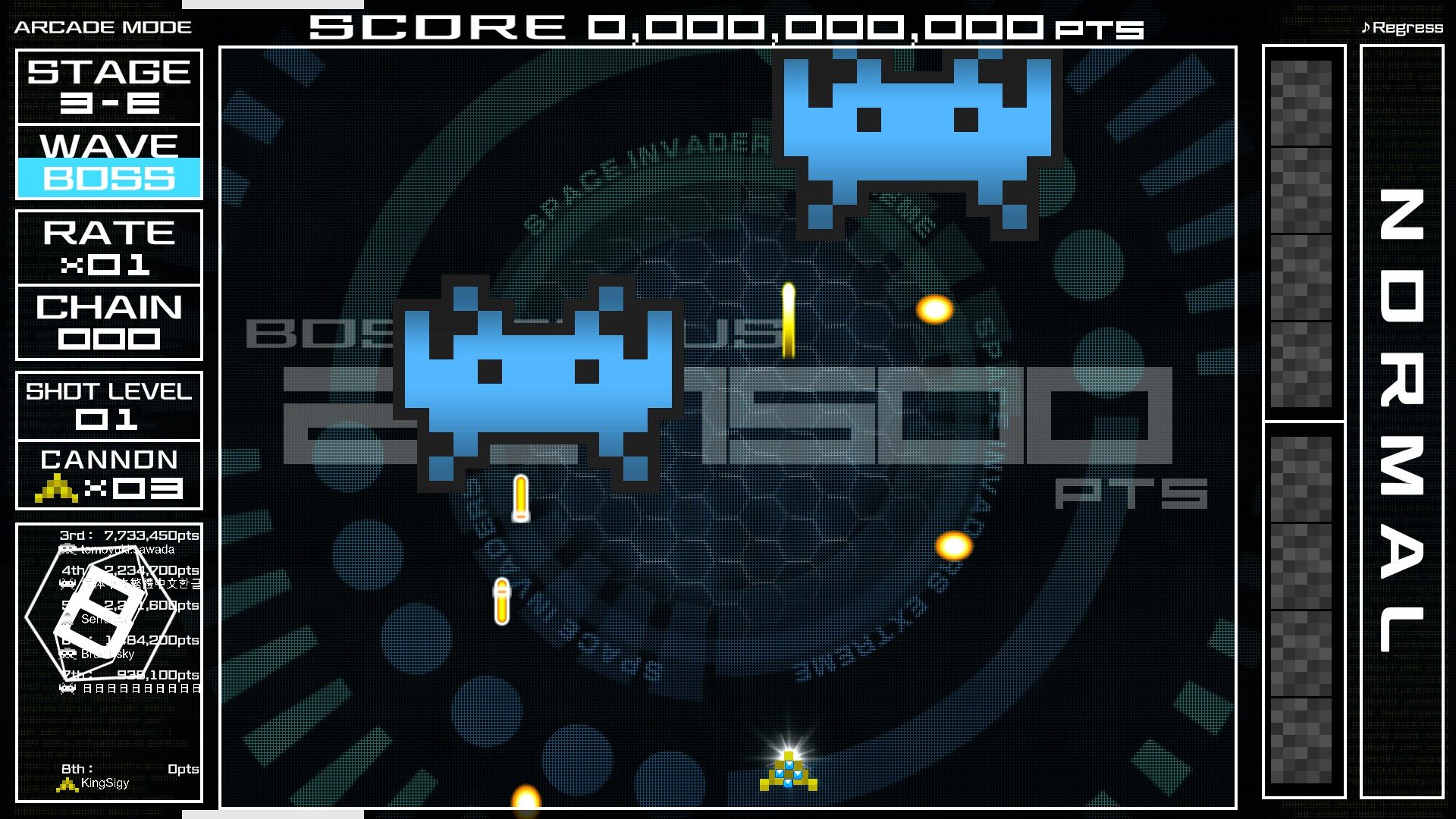1456x819 pixels.
Task: Expand the RATE x01 panel
Action: pos(108,248)
